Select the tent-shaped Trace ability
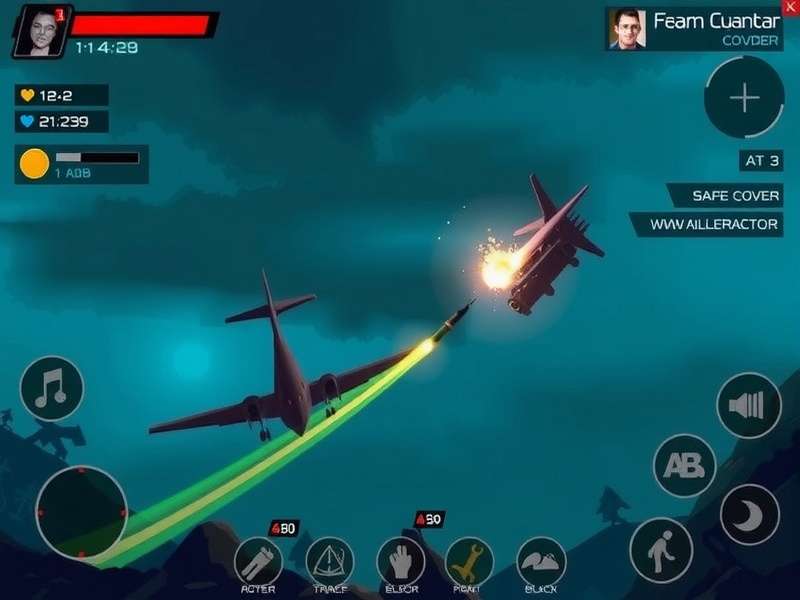The width and height of the screenshot is (800, 600). point(329,561)
